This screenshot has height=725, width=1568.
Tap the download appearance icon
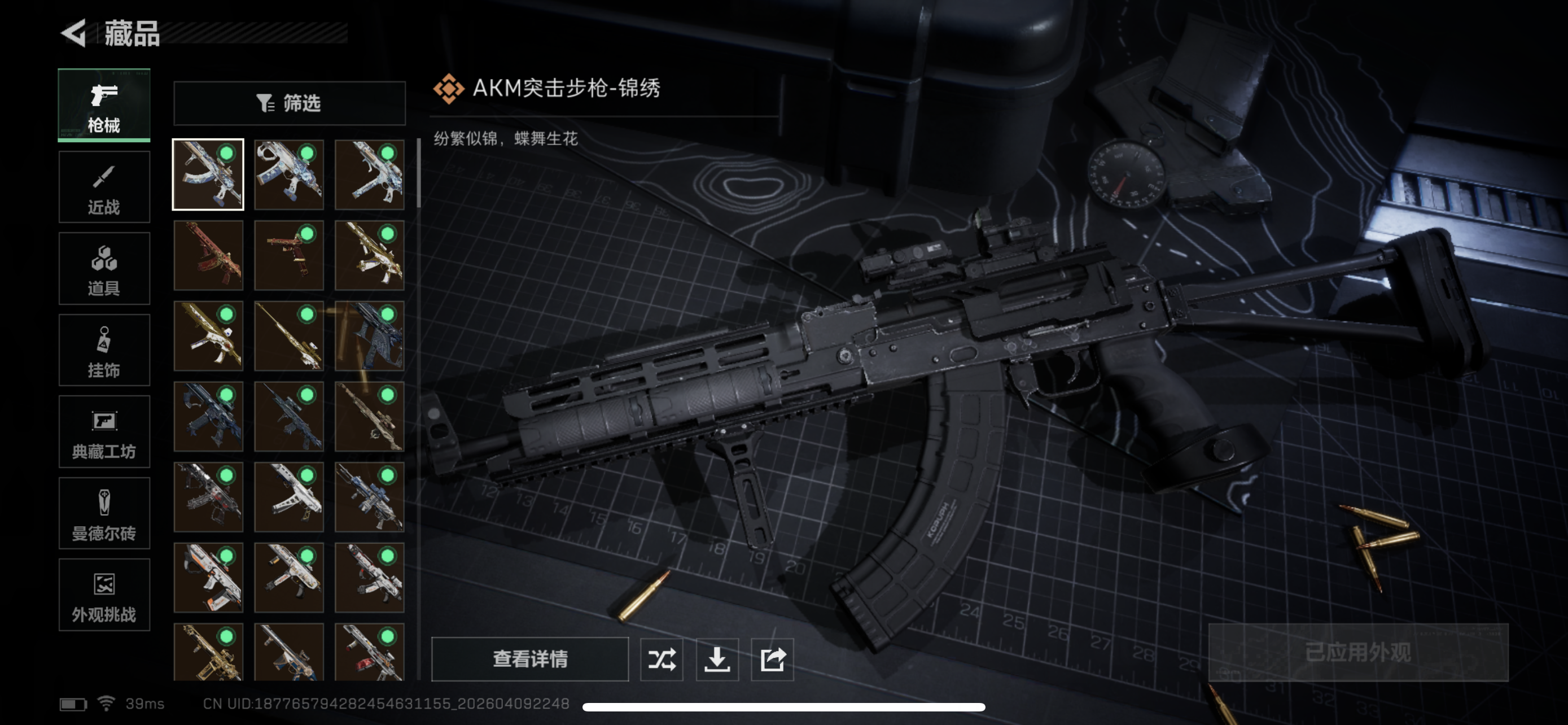coord(717,660)
